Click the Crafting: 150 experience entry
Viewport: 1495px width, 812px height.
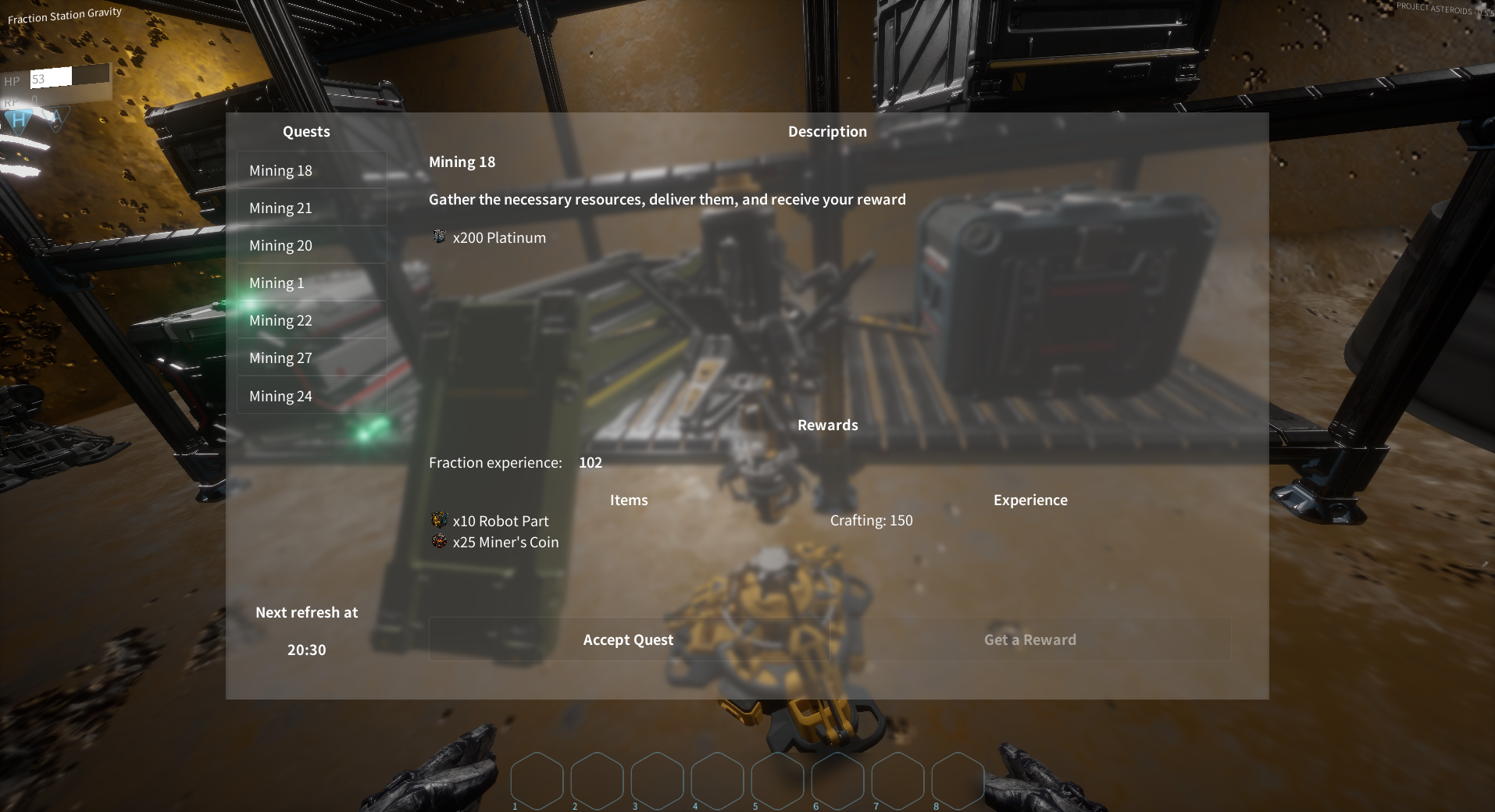coord(871,520)
